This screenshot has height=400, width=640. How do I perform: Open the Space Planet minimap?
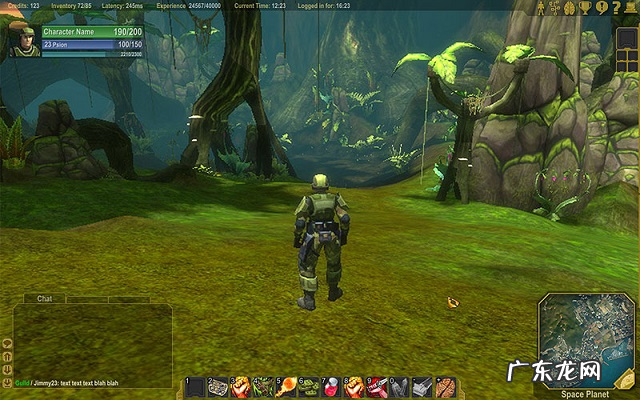(x=587, y=340)
